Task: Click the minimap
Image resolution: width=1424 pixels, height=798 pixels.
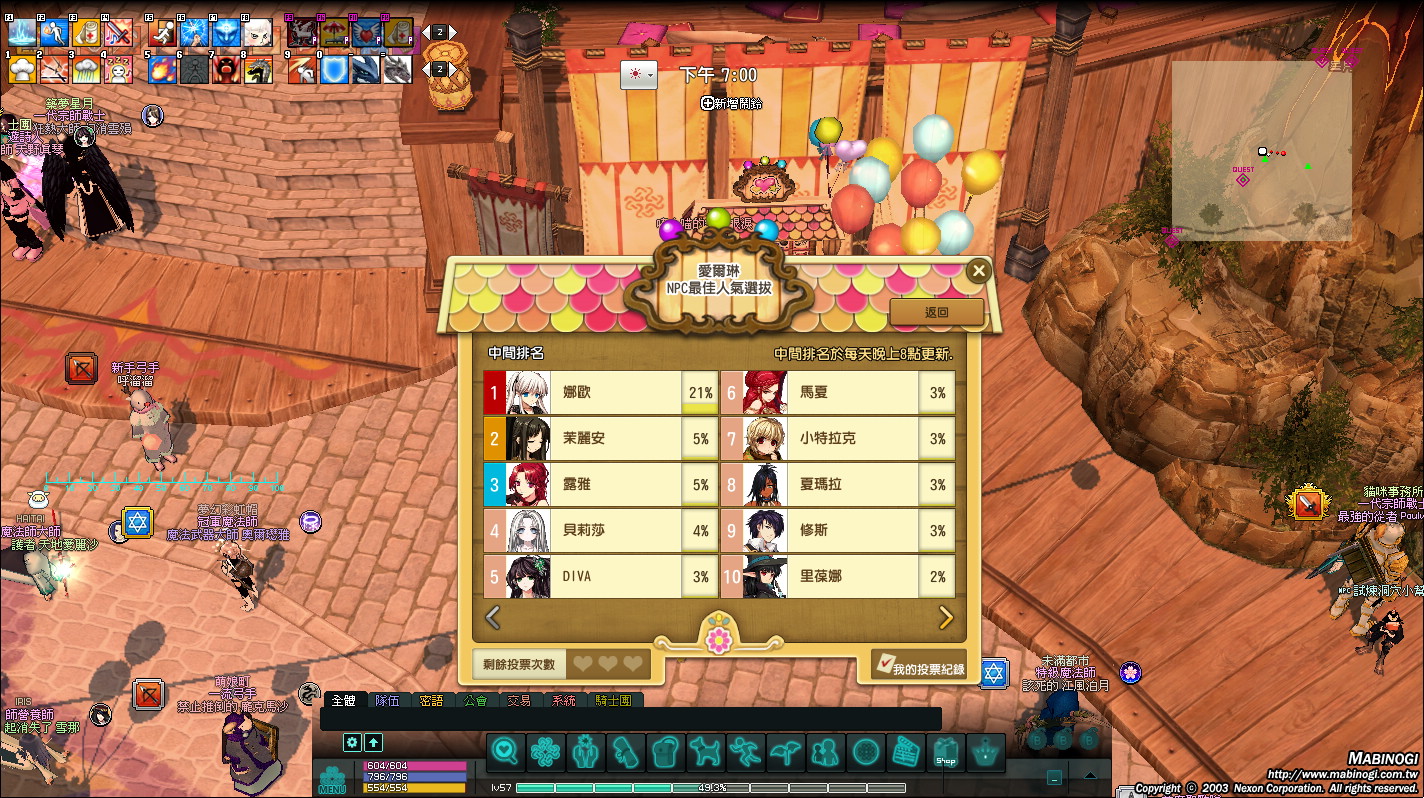Action: click(x=1261, y=151)
